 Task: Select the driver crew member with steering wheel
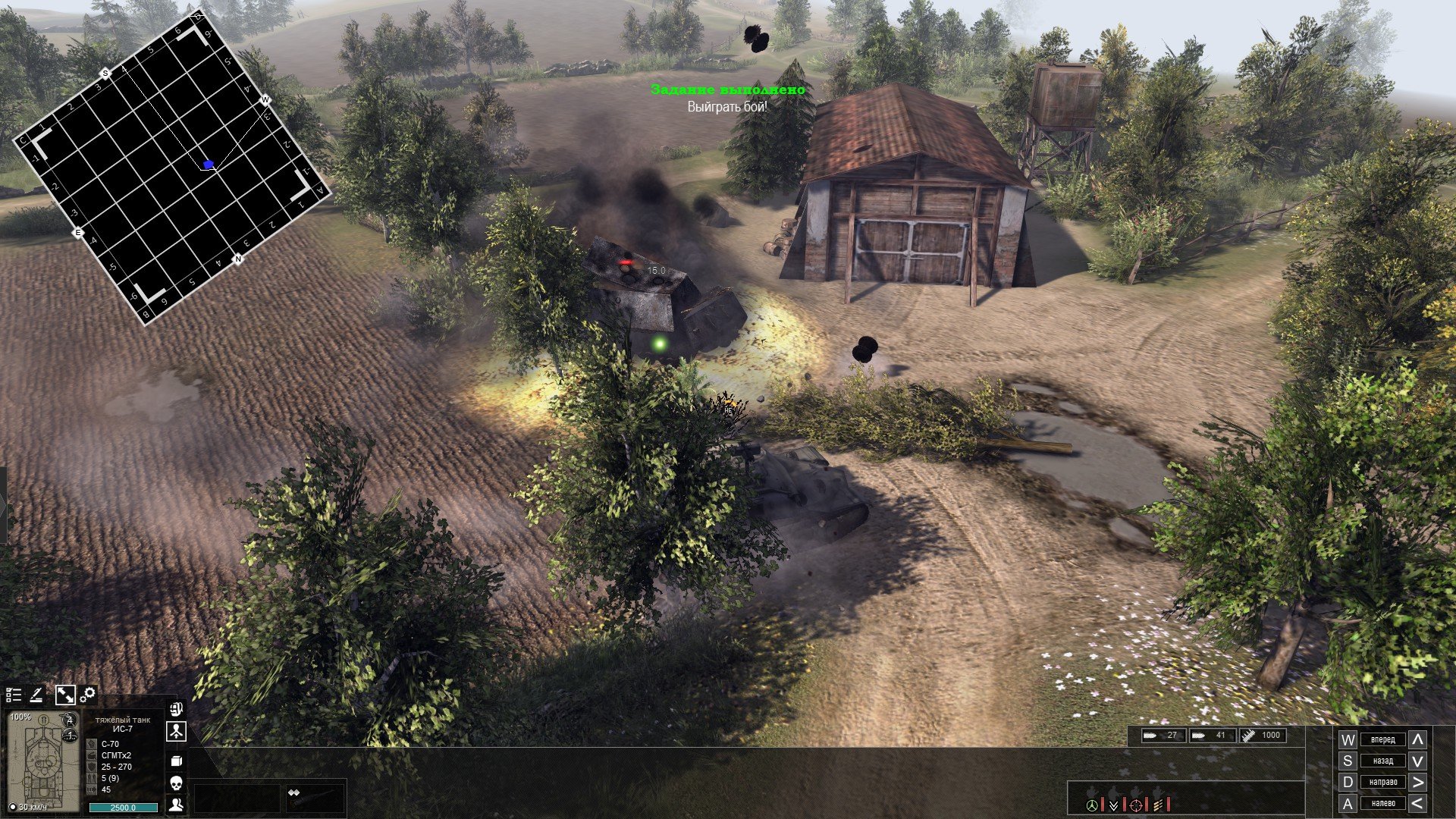[1092, 804]
